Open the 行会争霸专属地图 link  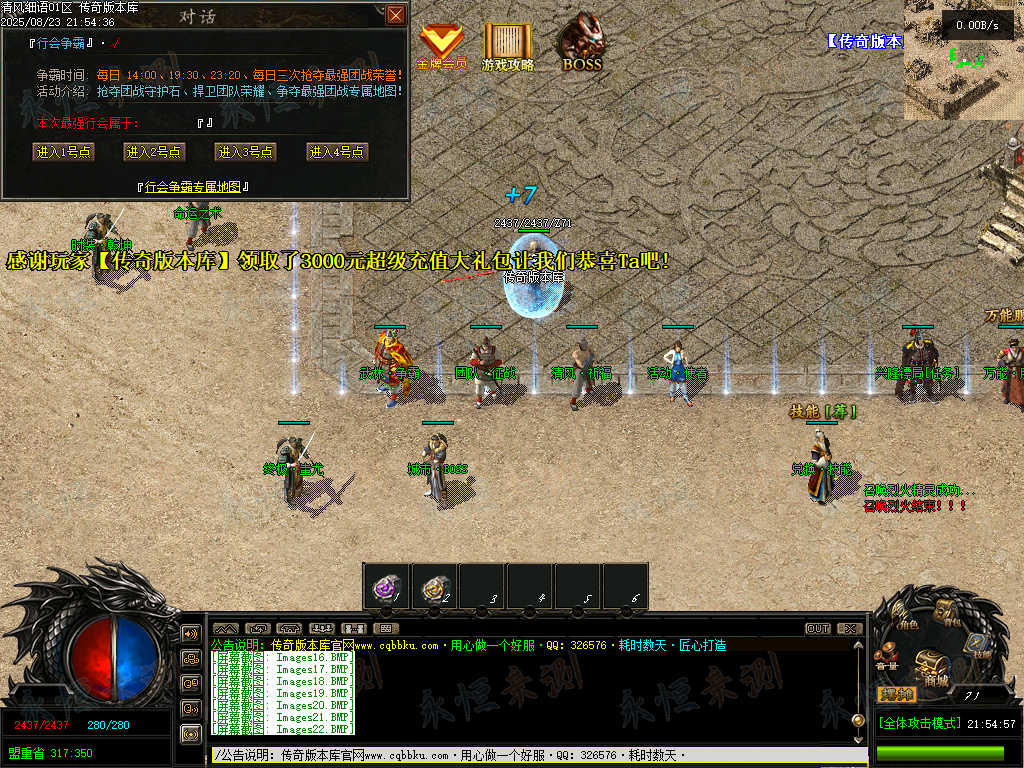(x=192, y=186)
